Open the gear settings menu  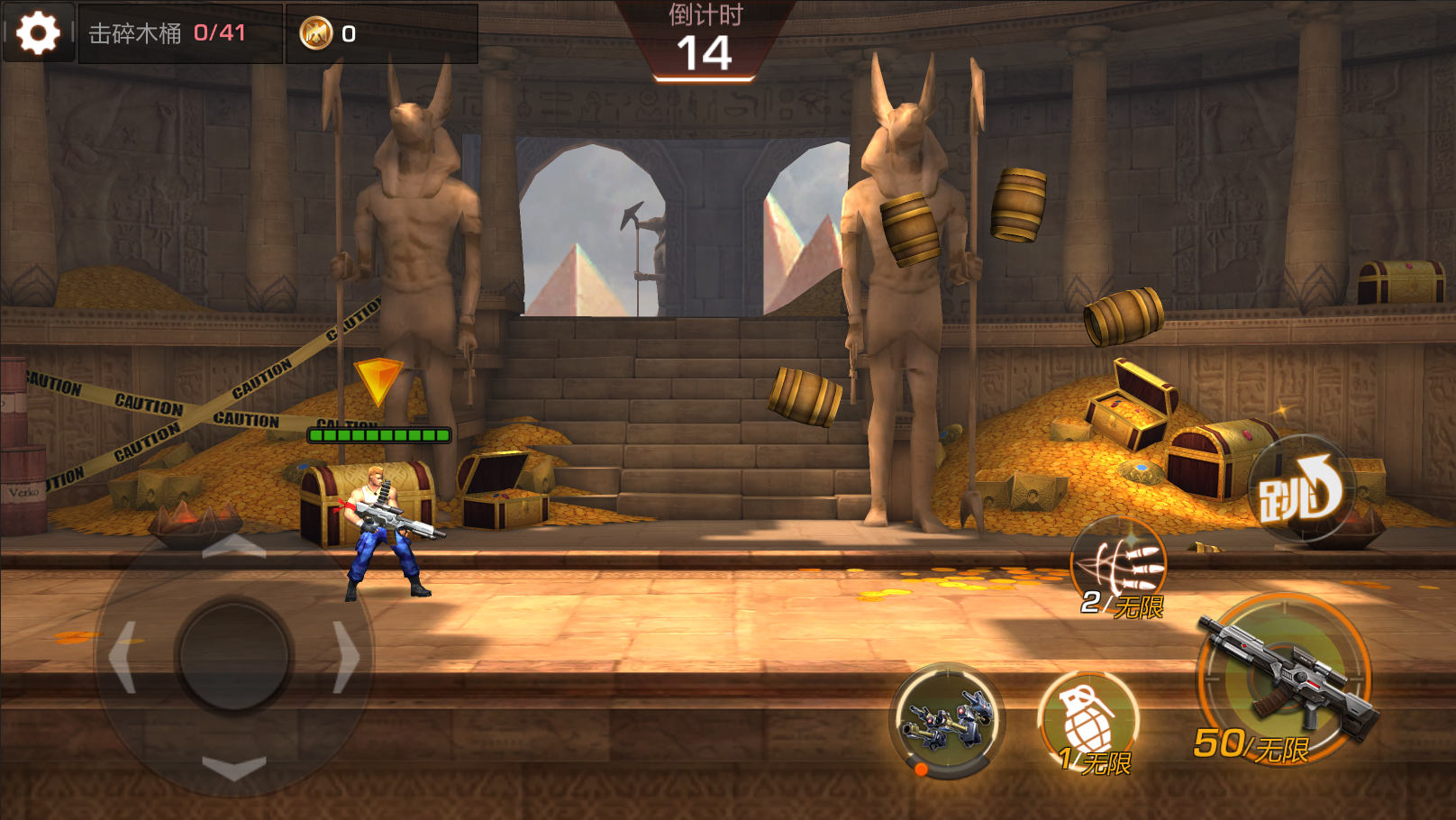coord(38,33)
